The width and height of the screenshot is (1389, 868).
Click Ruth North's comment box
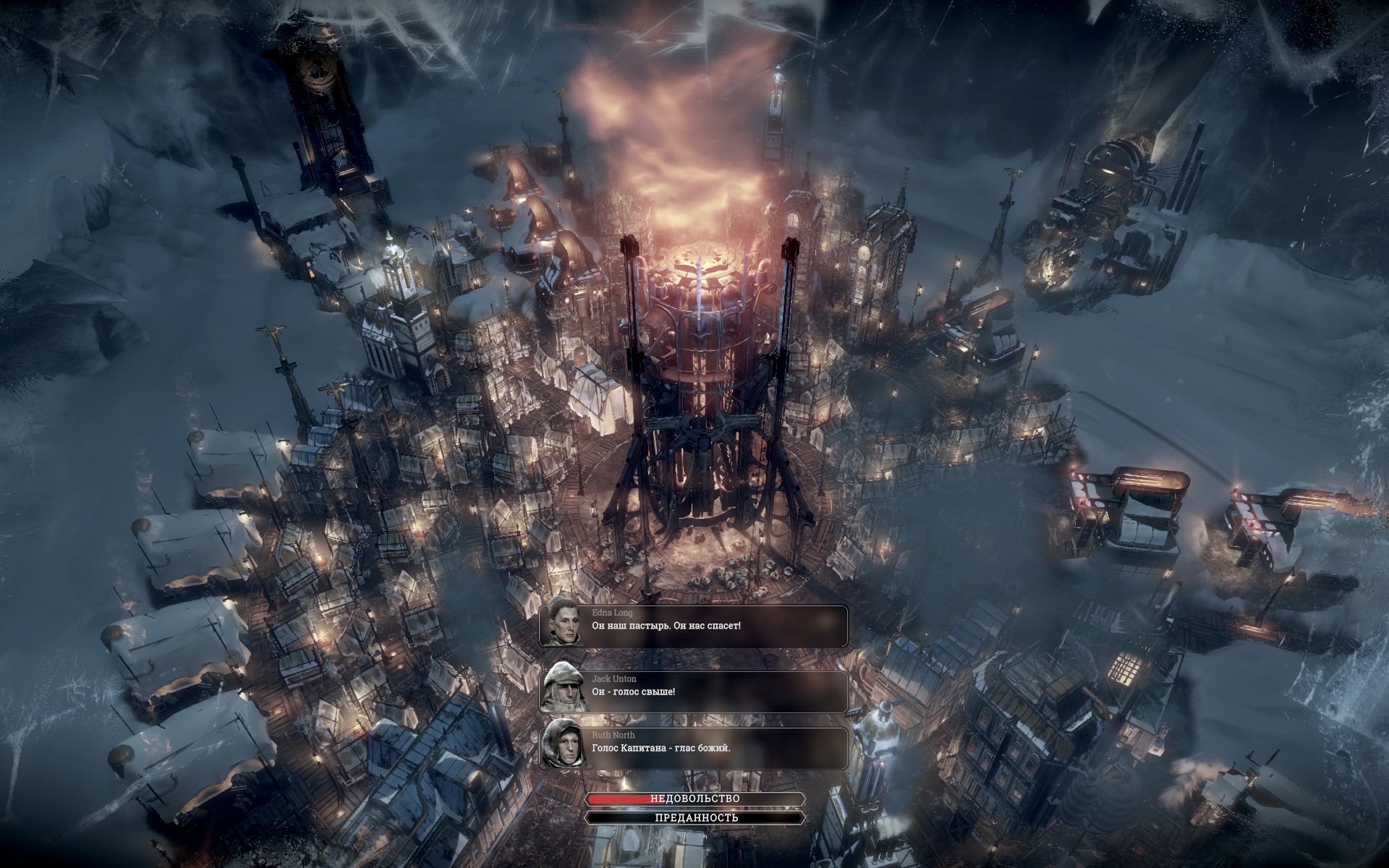click(x=694, y=747)
